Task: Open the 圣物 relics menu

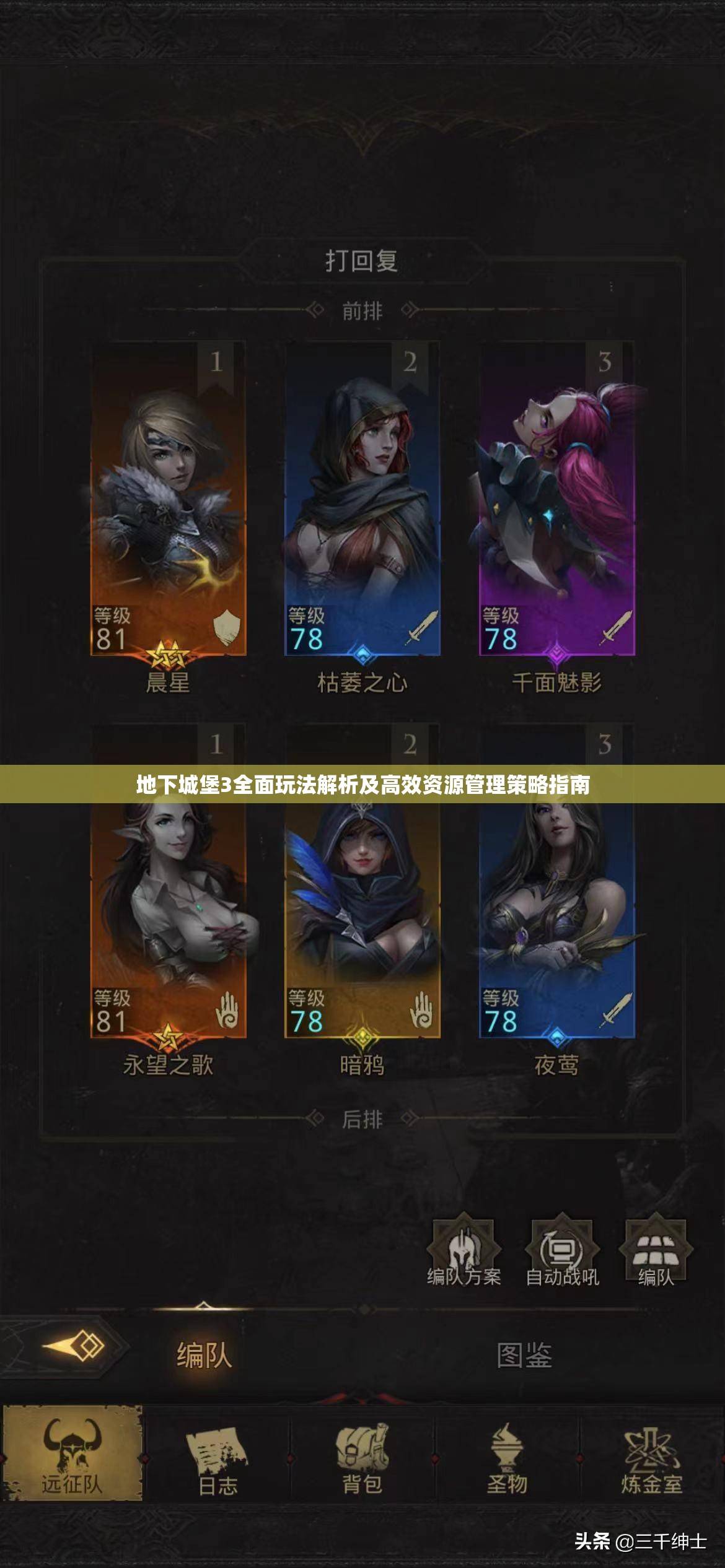Action: click(507, 1455)
